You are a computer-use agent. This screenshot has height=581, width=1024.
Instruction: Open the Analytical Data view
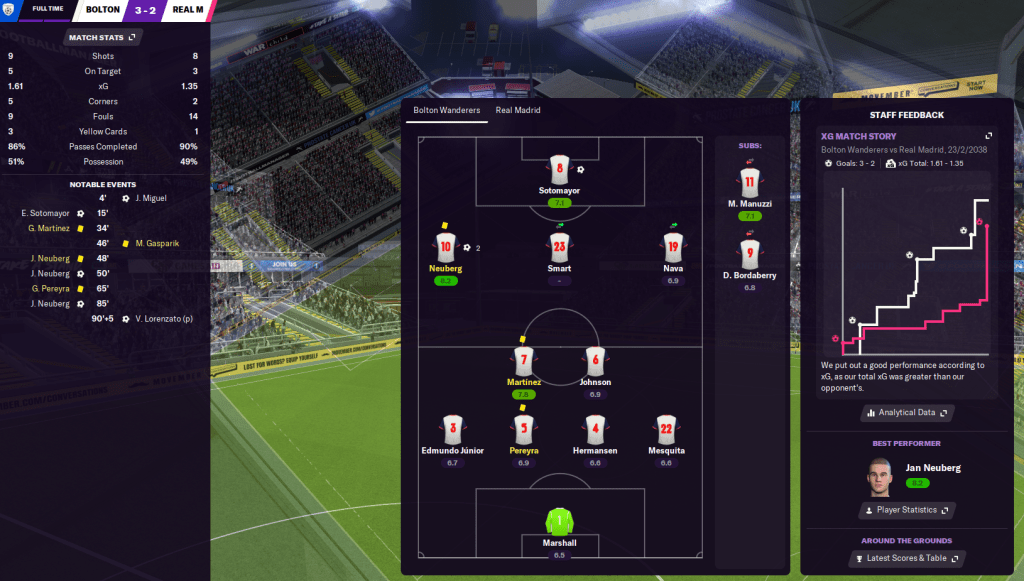click(x=907, y=412)
